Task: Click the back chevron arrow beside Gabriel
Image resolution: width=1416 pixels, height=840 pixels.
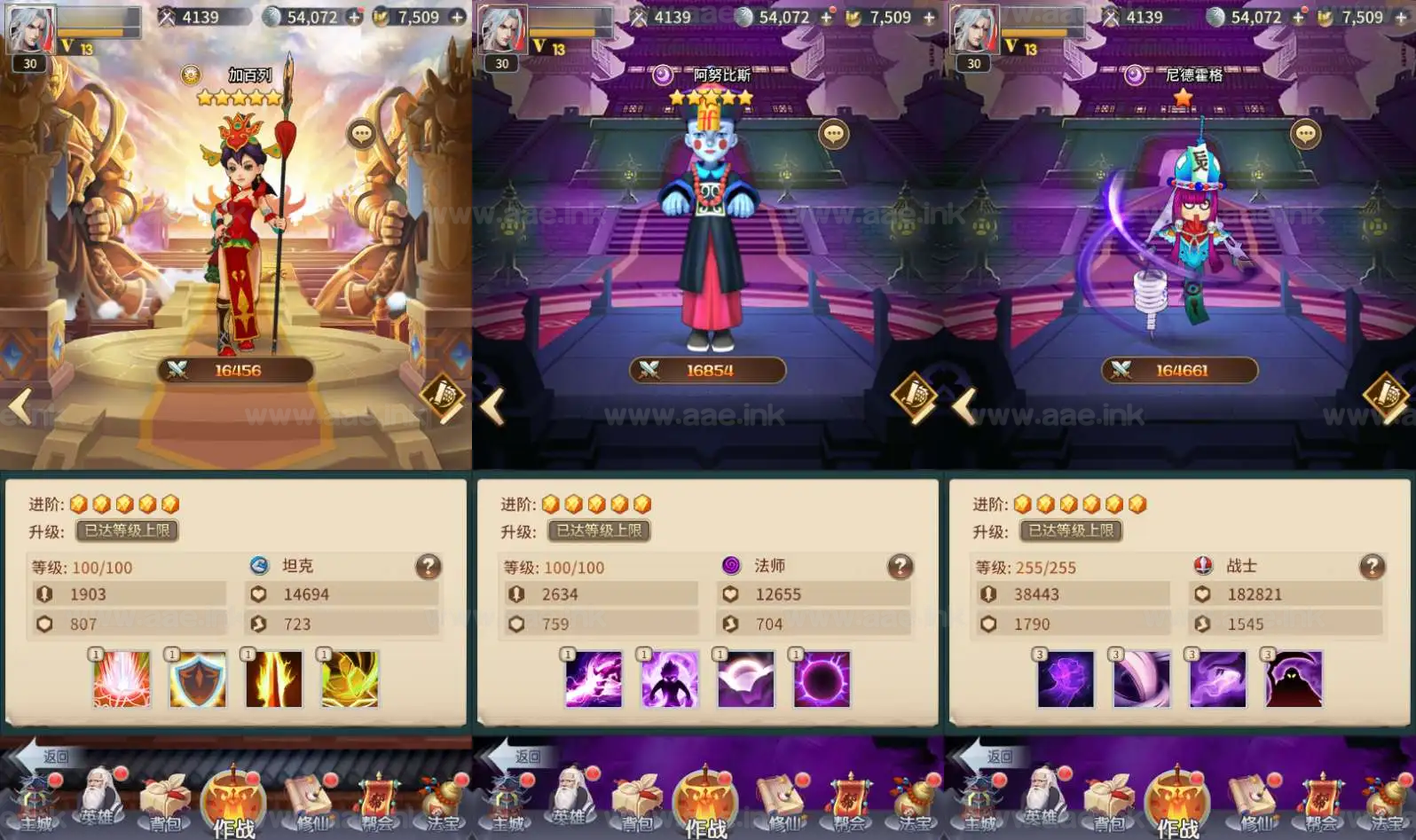Action: [20, 406]
